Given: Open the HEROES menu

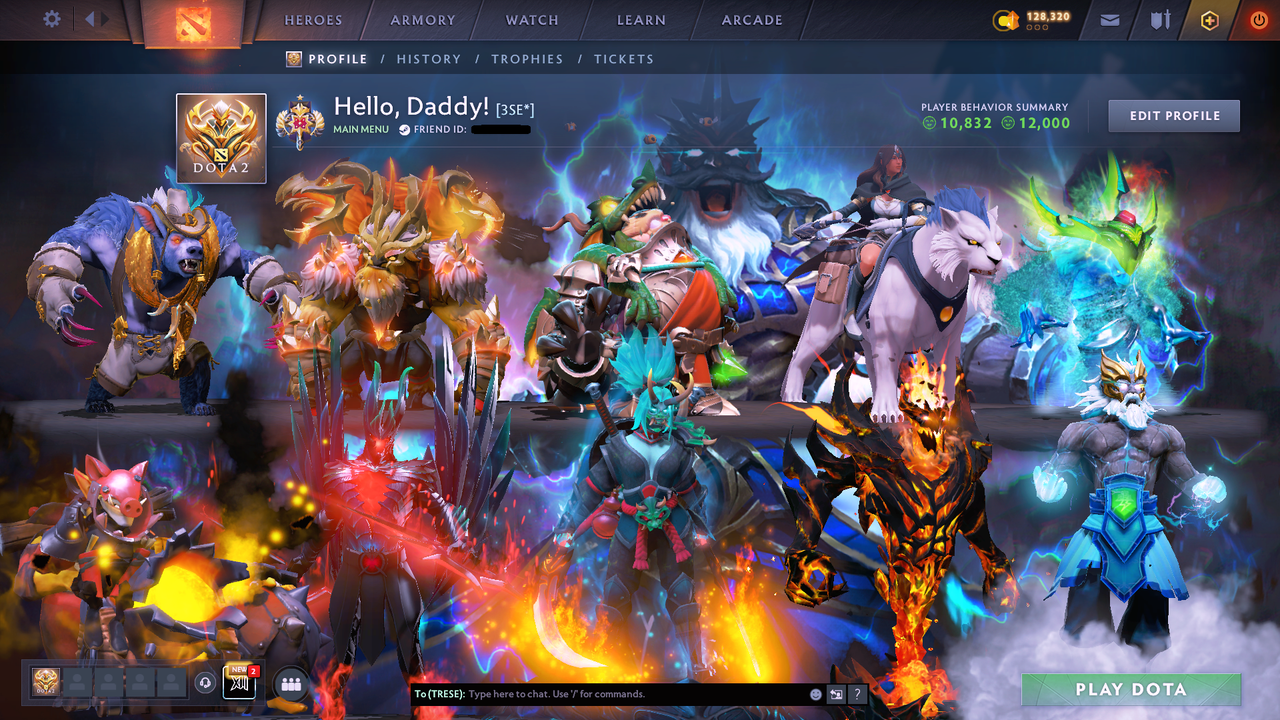Looking at the screenshot, I should click(x=313, y=20).
